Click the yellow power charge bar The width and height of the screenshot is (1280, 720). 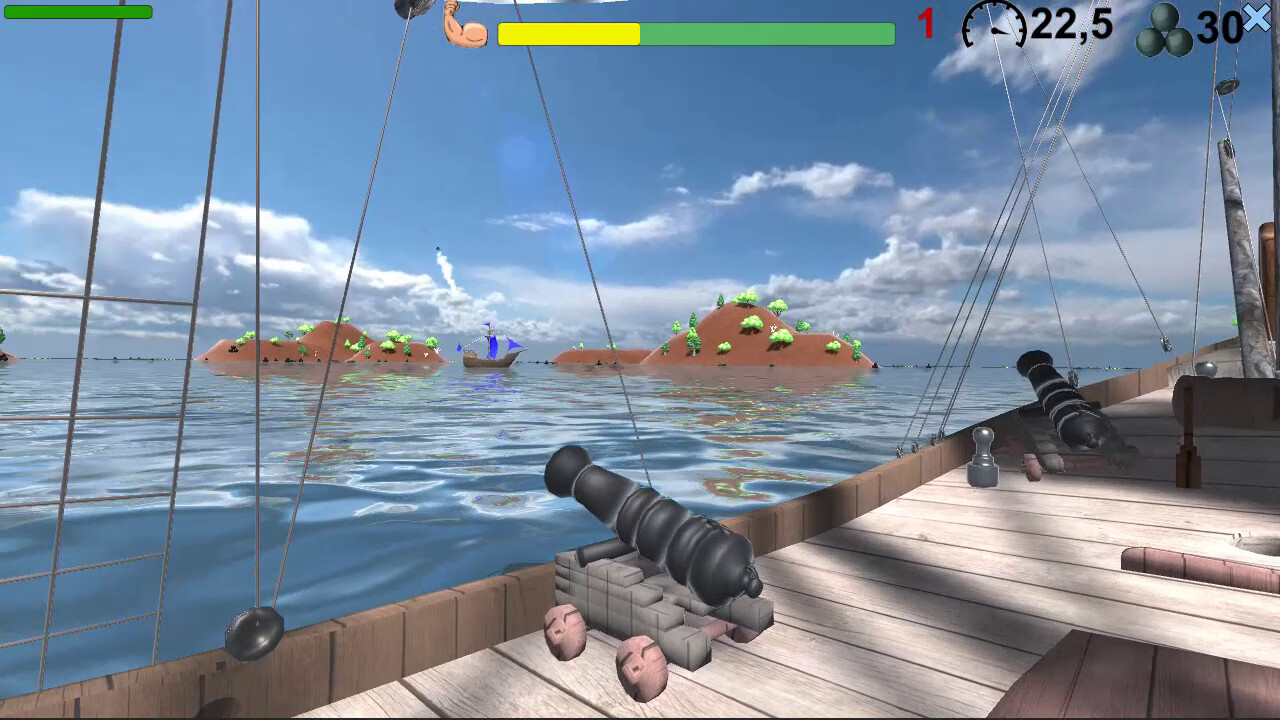[x=570, y=33]
